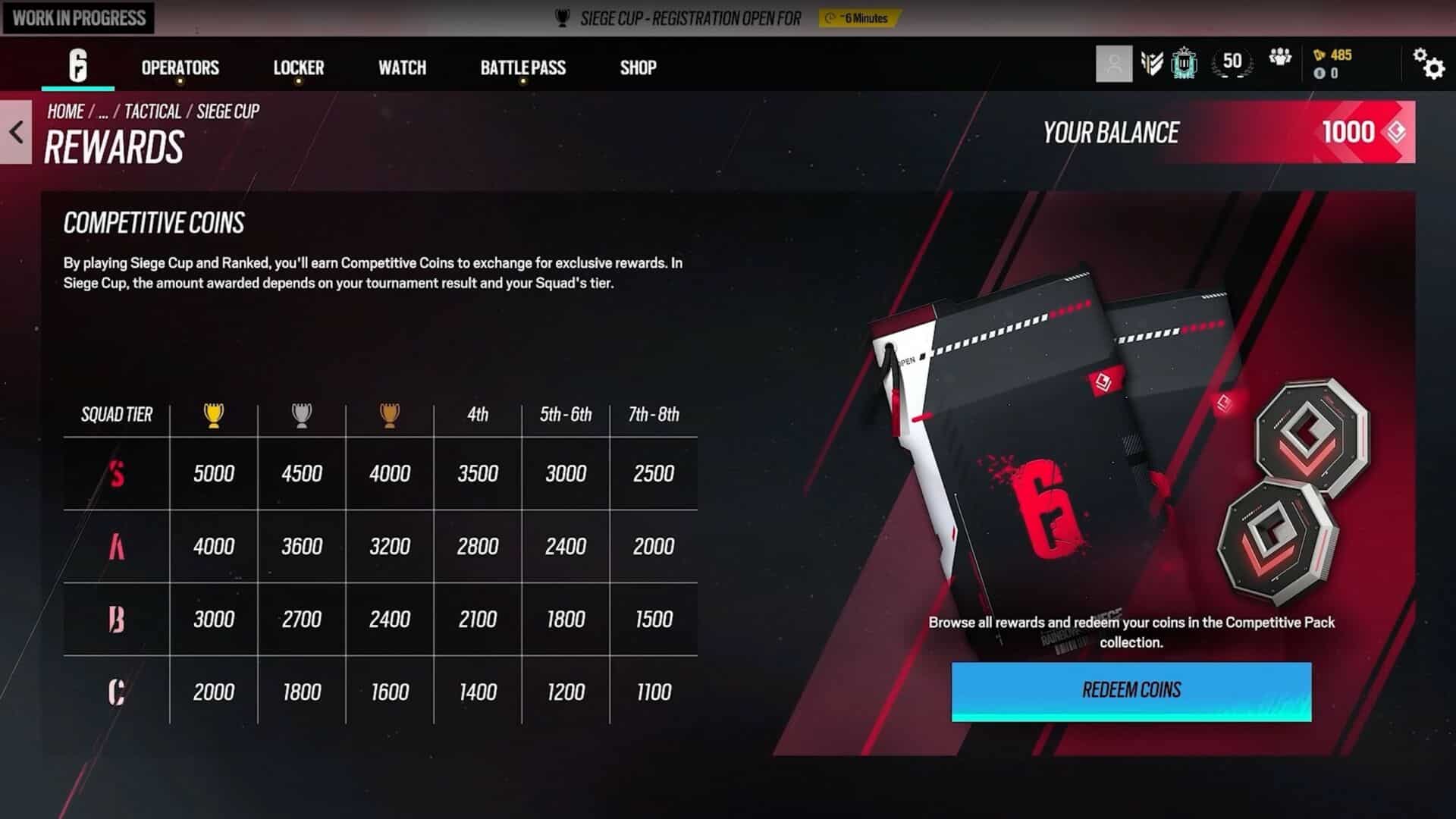
Task: Switch to the BATTLE PASS tab
Action: [x=522, y=68]
